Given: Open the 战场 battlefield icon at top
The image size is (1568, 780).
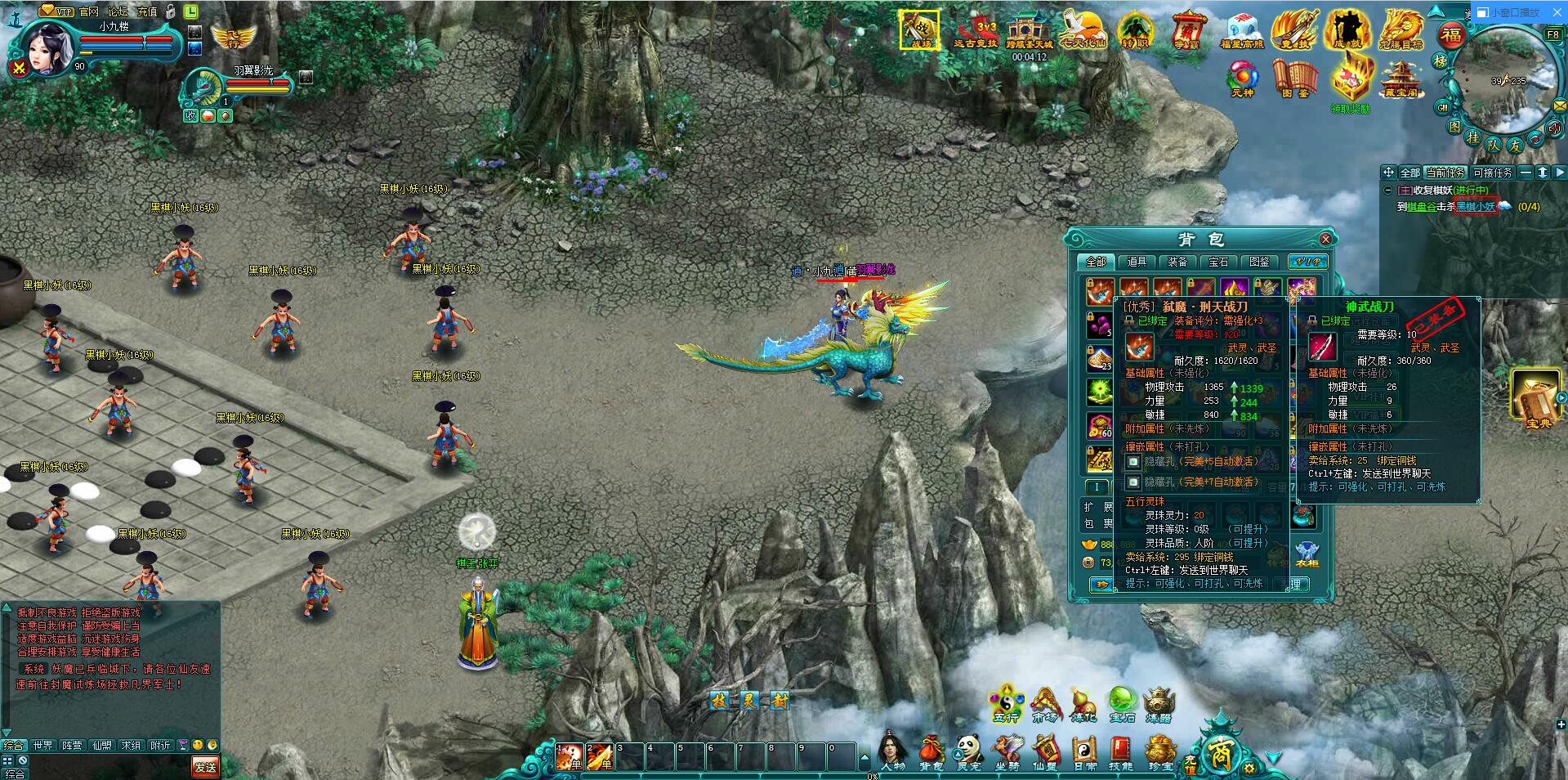Looking at the screenshot, I should tap(920, 31).
